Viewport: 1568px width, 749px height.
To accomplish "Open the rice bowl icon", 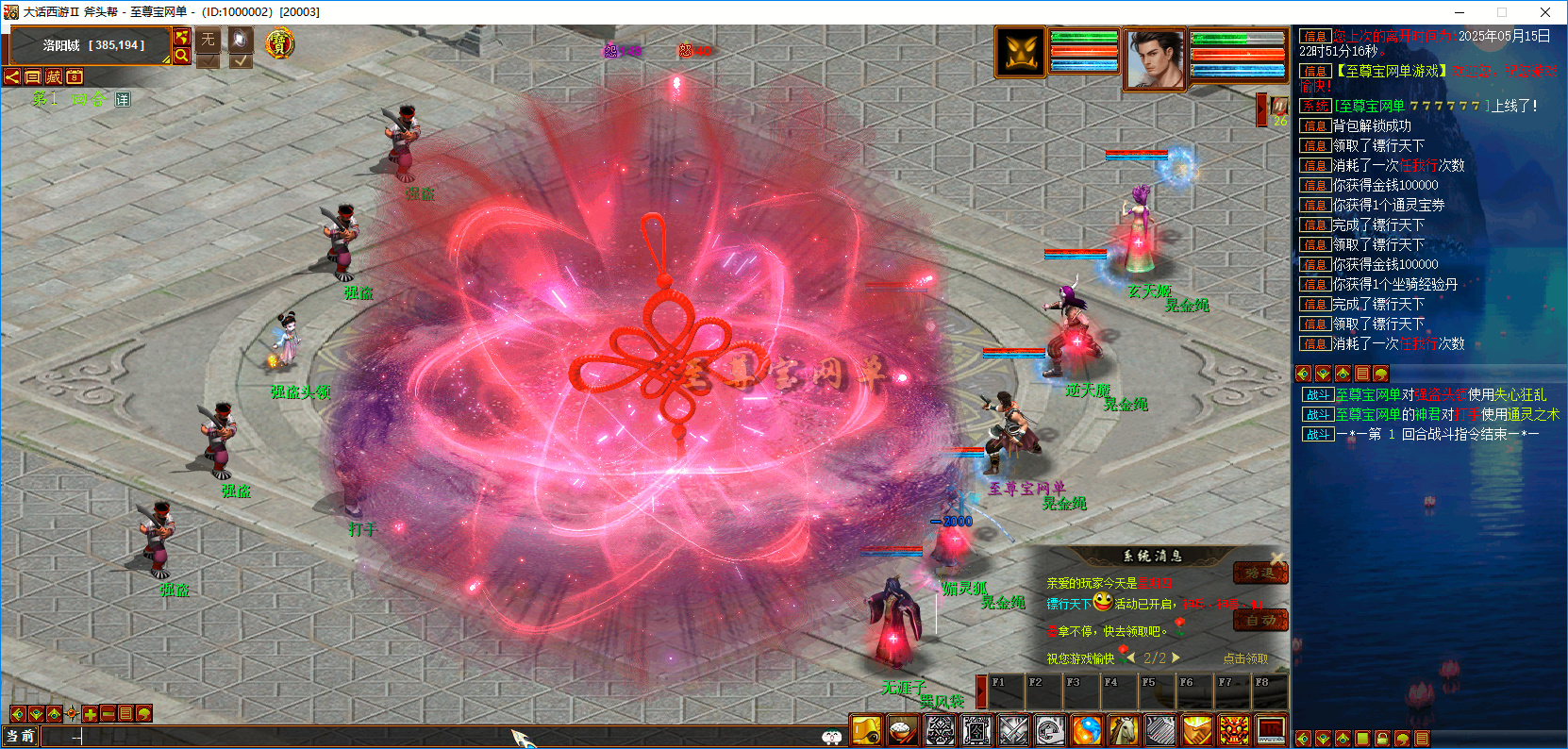I will point(903,730).
